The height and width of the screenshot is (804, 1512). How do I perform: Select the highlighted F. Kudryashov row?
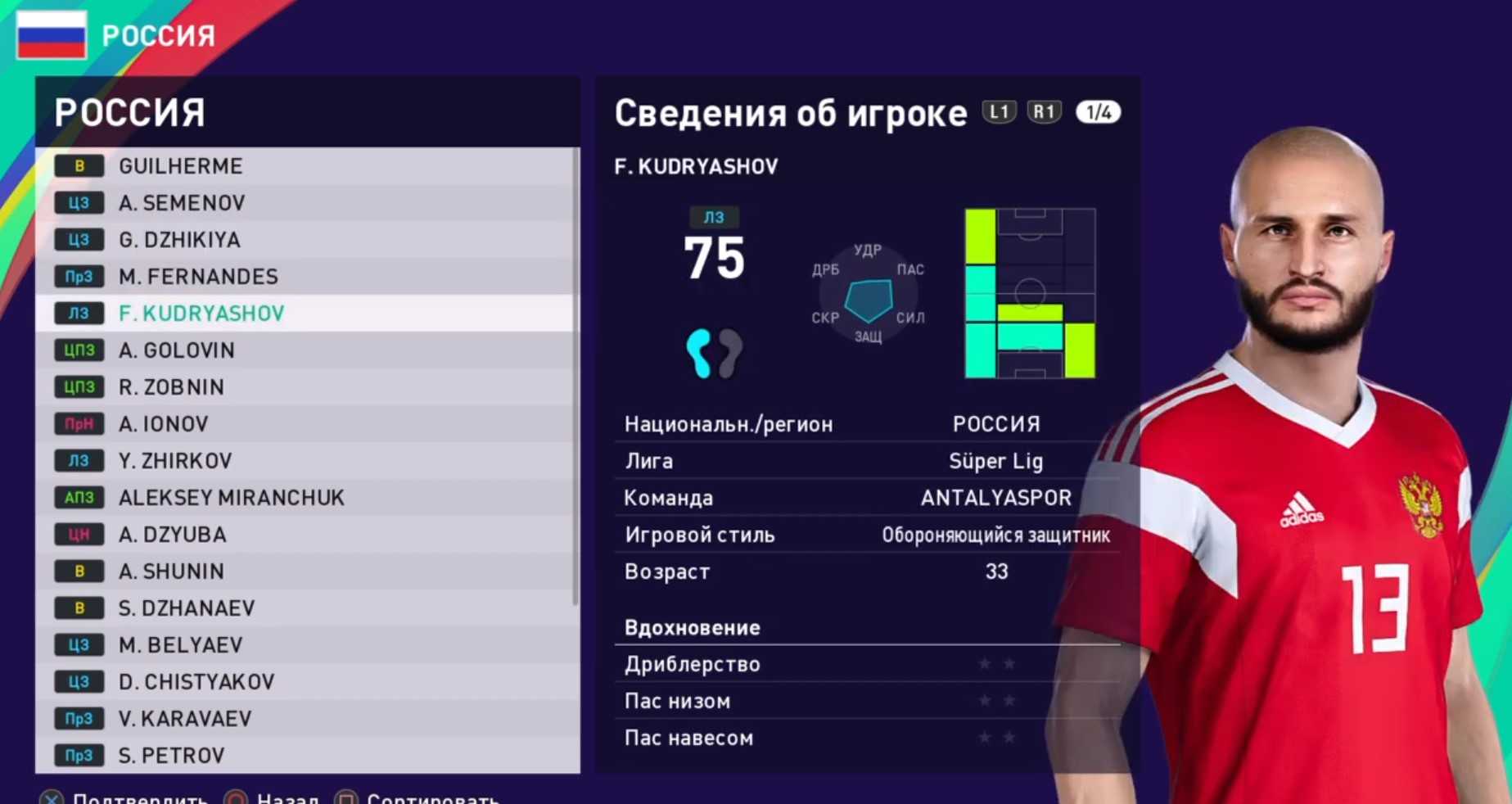(x=201, y=314)
